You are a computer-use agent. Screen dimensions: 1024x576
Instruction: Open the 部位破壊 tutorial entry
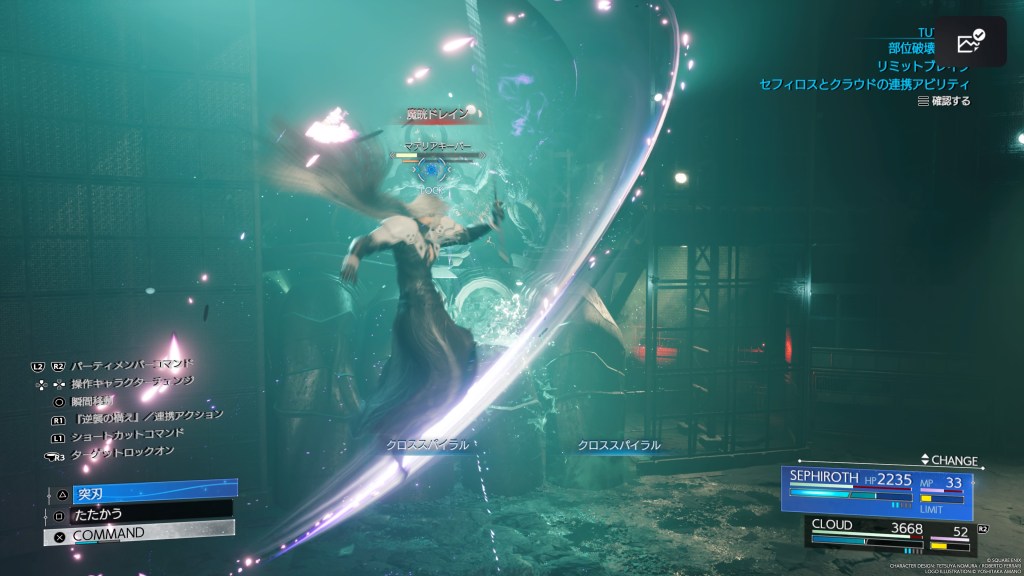tap(911, 47)
